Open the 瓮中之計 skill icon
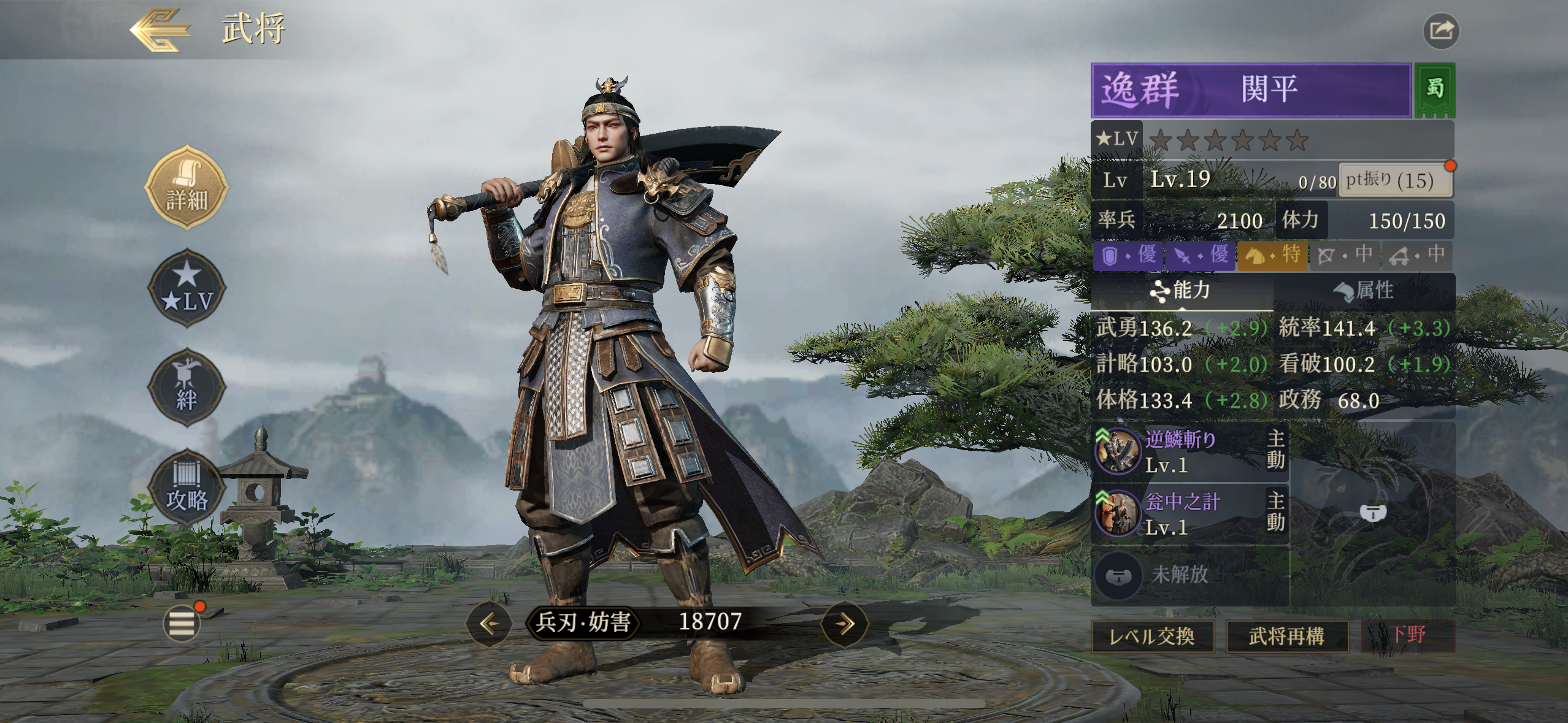Image resolution: width=1568 pixels, height=723 pixels. [1118, 512]
